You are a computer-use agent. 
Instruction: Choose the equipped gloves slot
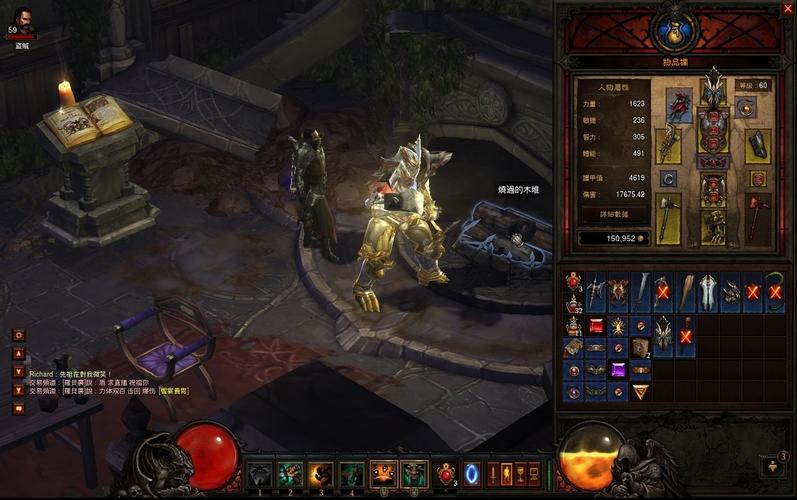[x=668, y=145]
